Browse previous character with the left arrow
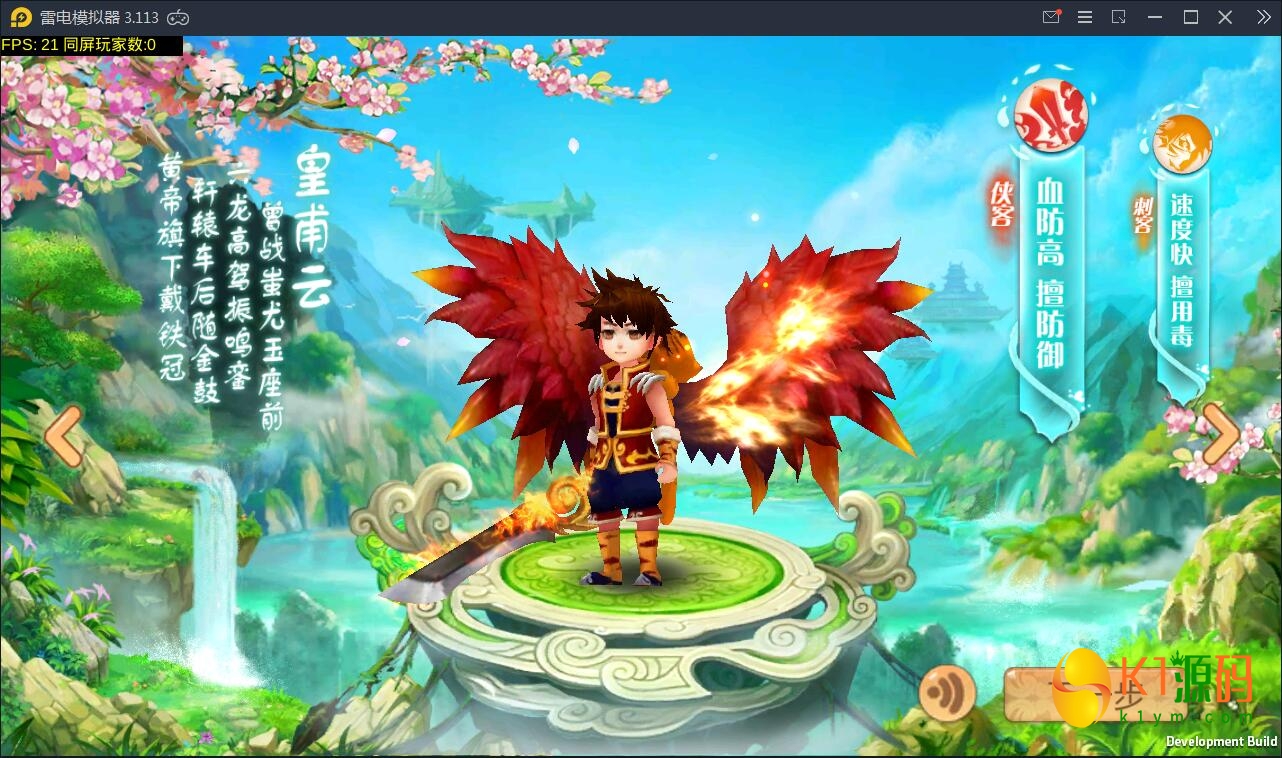The width and height of the screenshot is (1282, 758). (63, 435)
